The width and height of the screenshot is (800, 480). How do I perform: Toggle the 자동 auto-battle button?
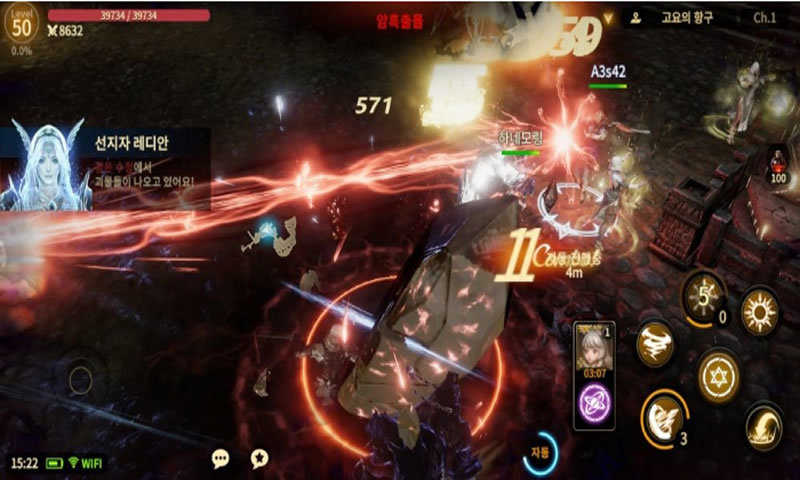point(540,453)
